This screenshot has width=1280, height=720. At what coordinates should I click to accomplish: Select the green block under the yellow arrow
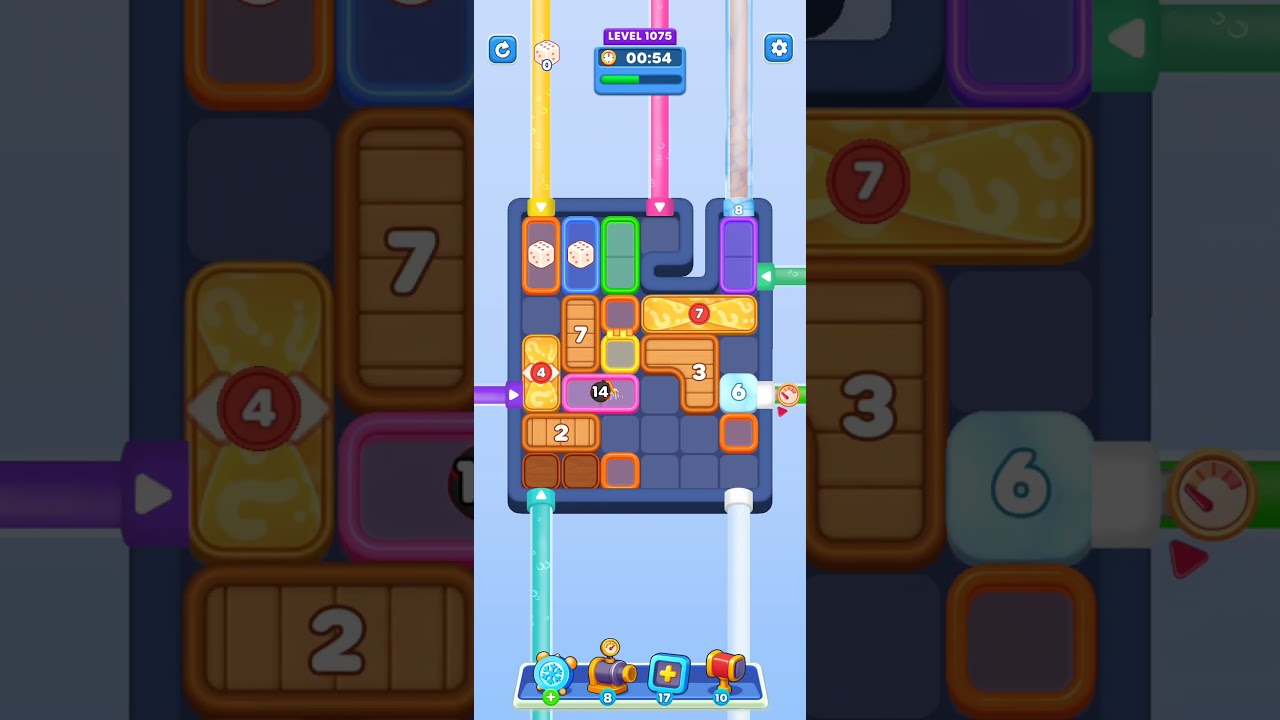click(x=619, y=255)
